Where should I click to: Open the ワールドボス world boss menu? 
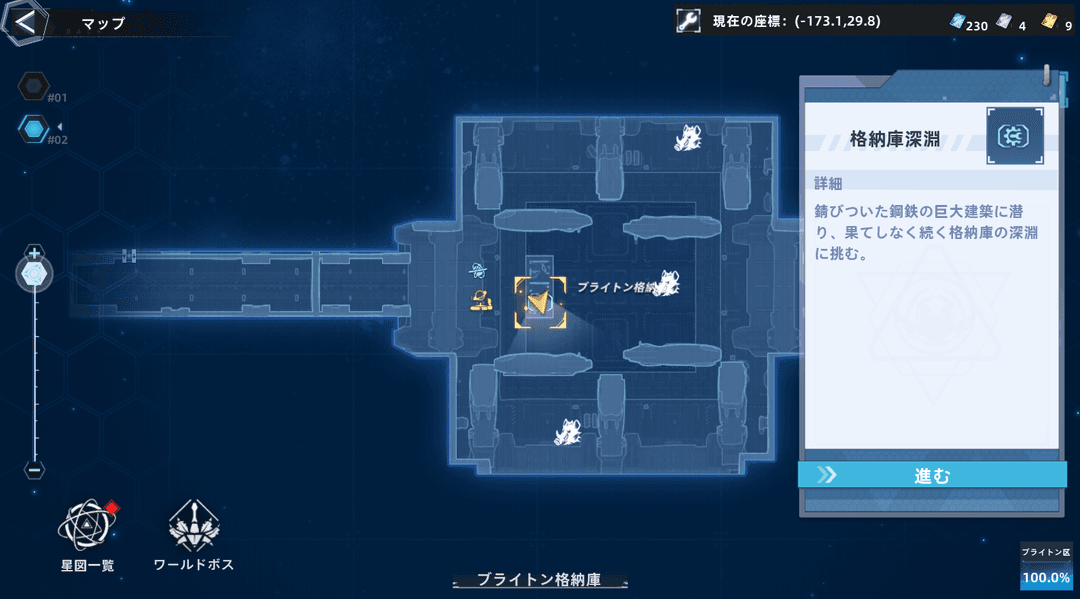coord(194,528)
